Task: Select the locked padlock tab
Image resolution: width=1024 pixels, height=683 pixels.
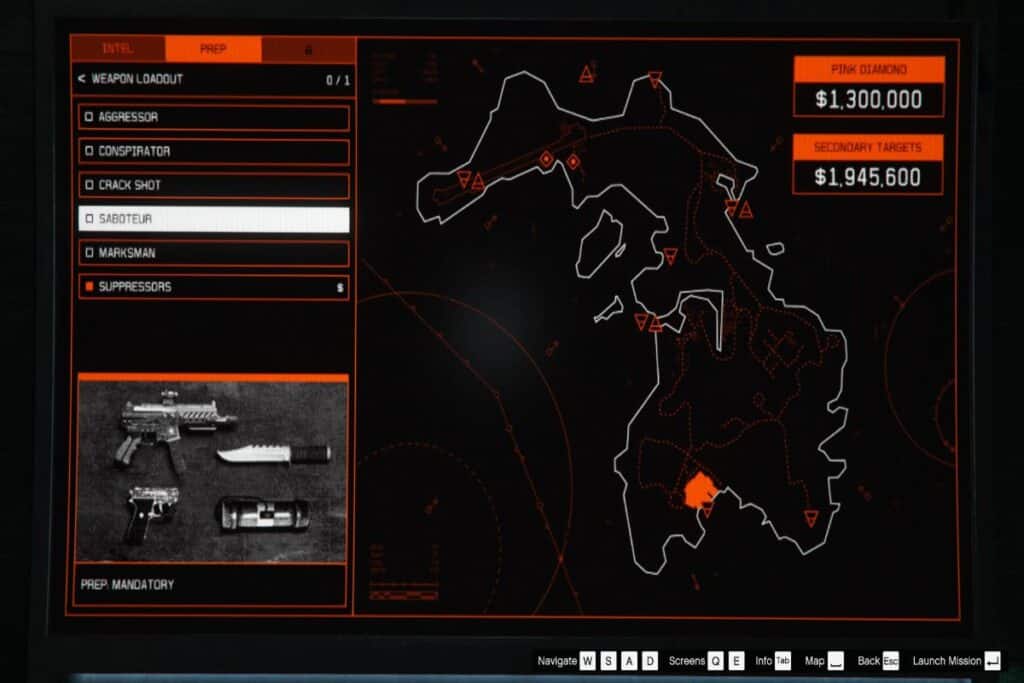Action: (308, 49)
